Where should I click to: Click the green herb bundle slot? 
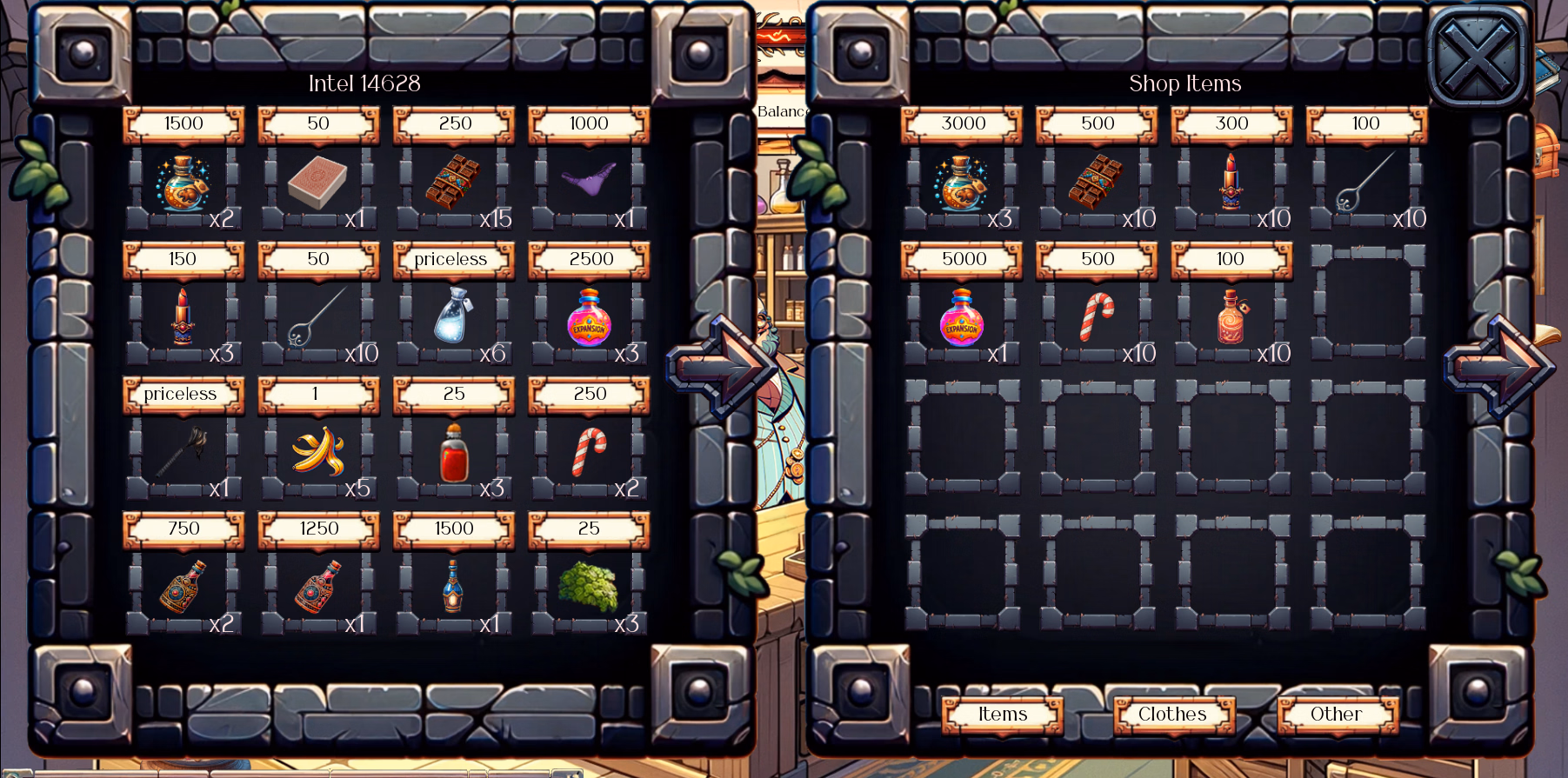[589, 587]
